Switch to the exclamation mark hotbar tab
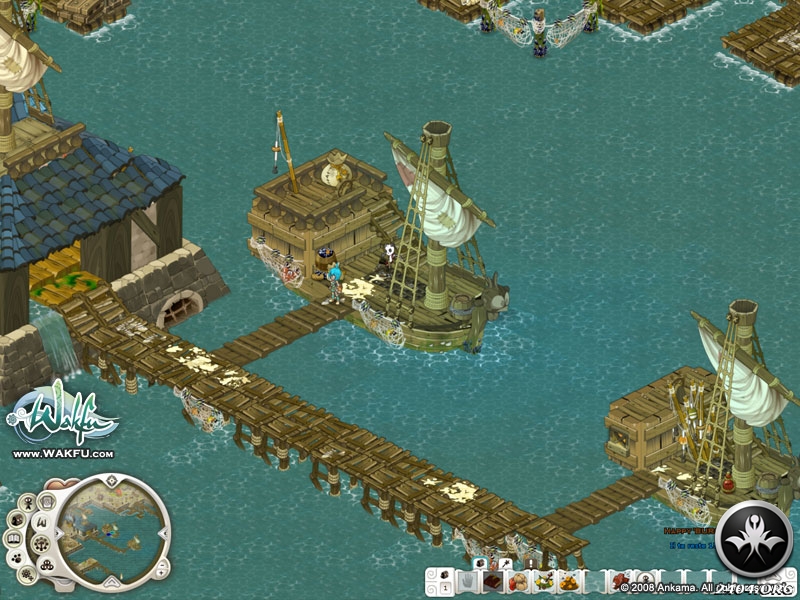 point(532,563)
